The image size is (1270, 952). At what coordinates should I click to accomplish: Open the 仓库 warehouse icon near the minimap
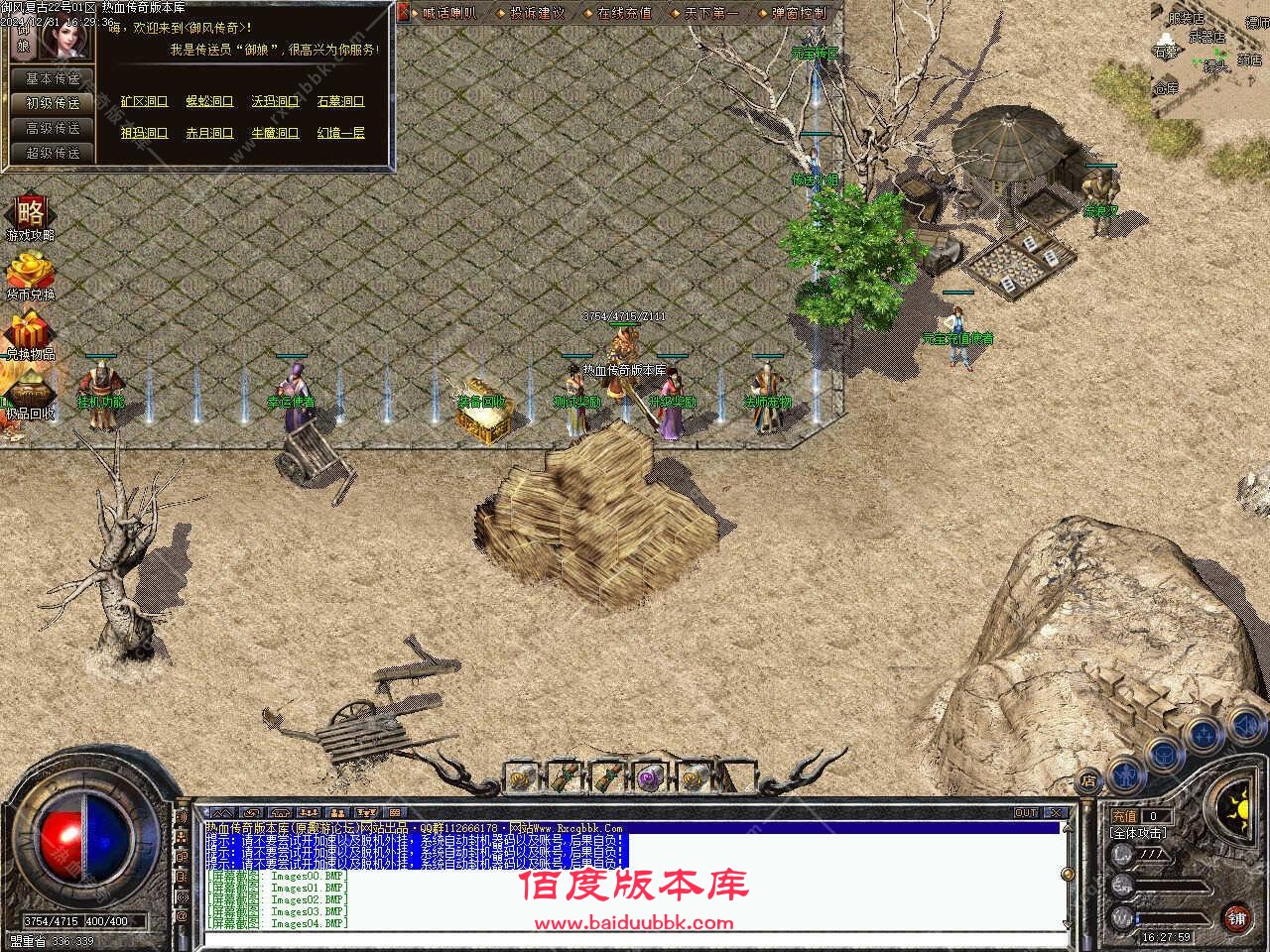1167,89
